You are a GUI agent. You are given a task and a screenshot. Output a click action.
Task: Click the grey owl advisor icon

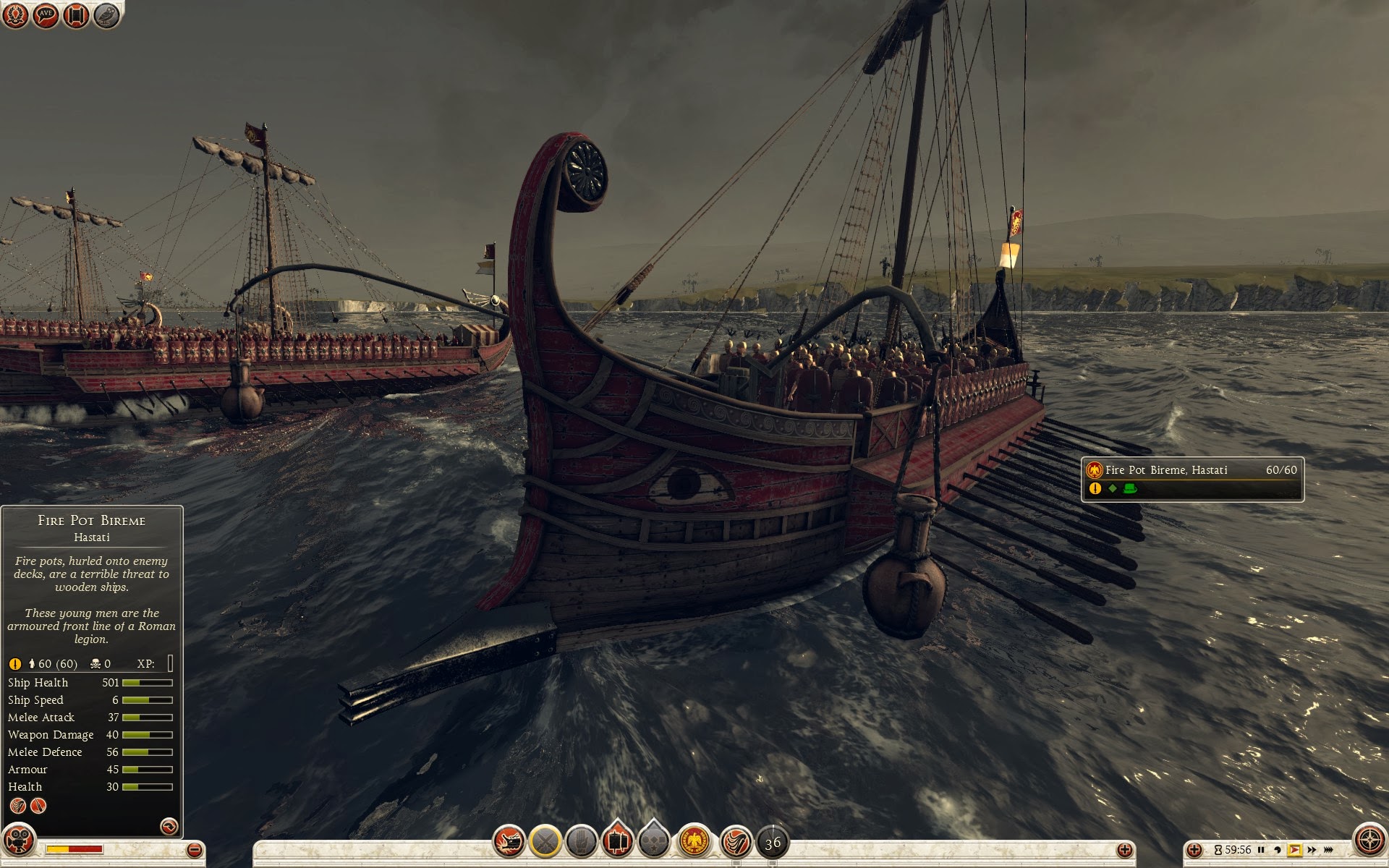[x=106, y=15]
